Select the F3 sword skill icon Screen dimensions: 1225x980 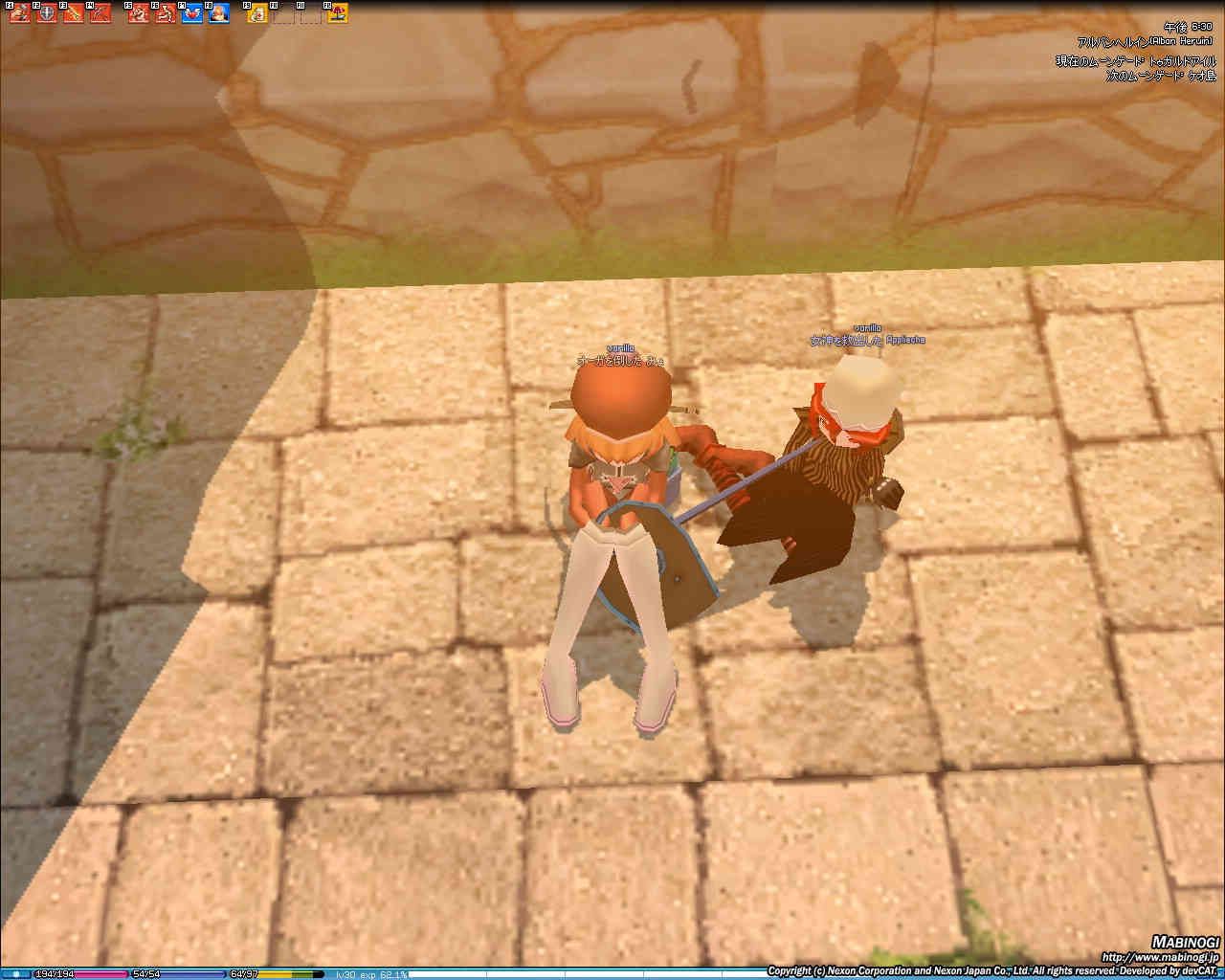tap(74, 13)
